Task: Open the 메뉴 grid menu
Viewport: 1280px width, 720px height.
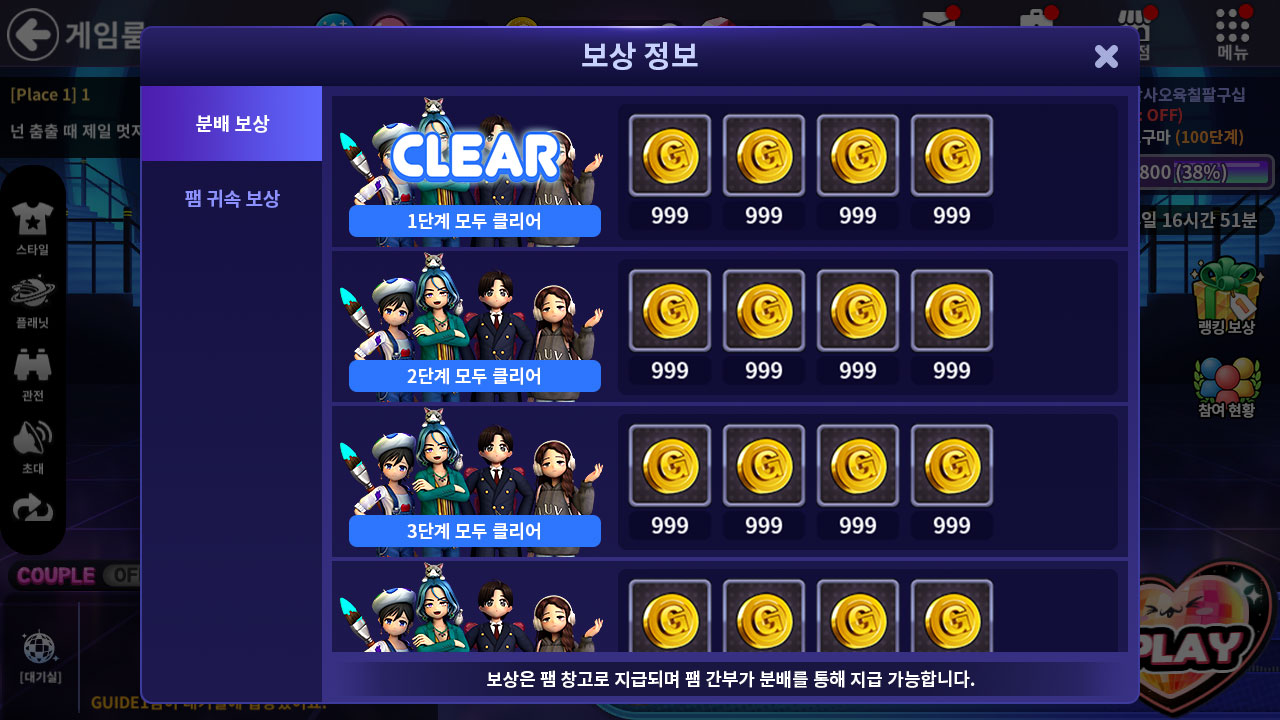Action: click(1233, 33)
